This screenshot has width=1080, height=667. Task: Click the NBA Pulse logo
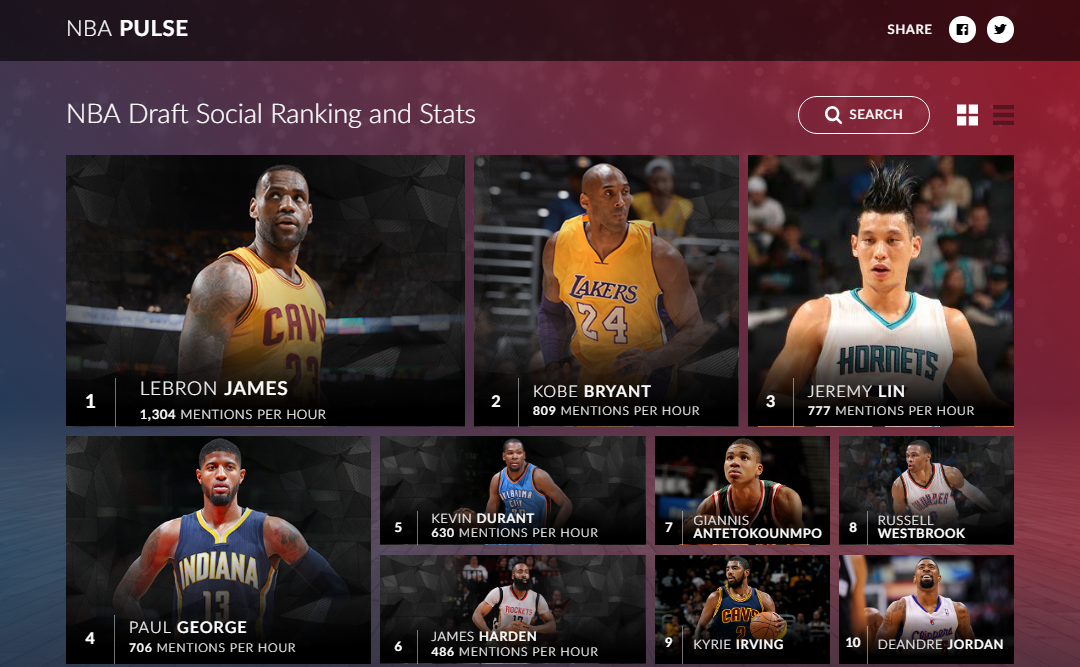(x=127, y=29)
